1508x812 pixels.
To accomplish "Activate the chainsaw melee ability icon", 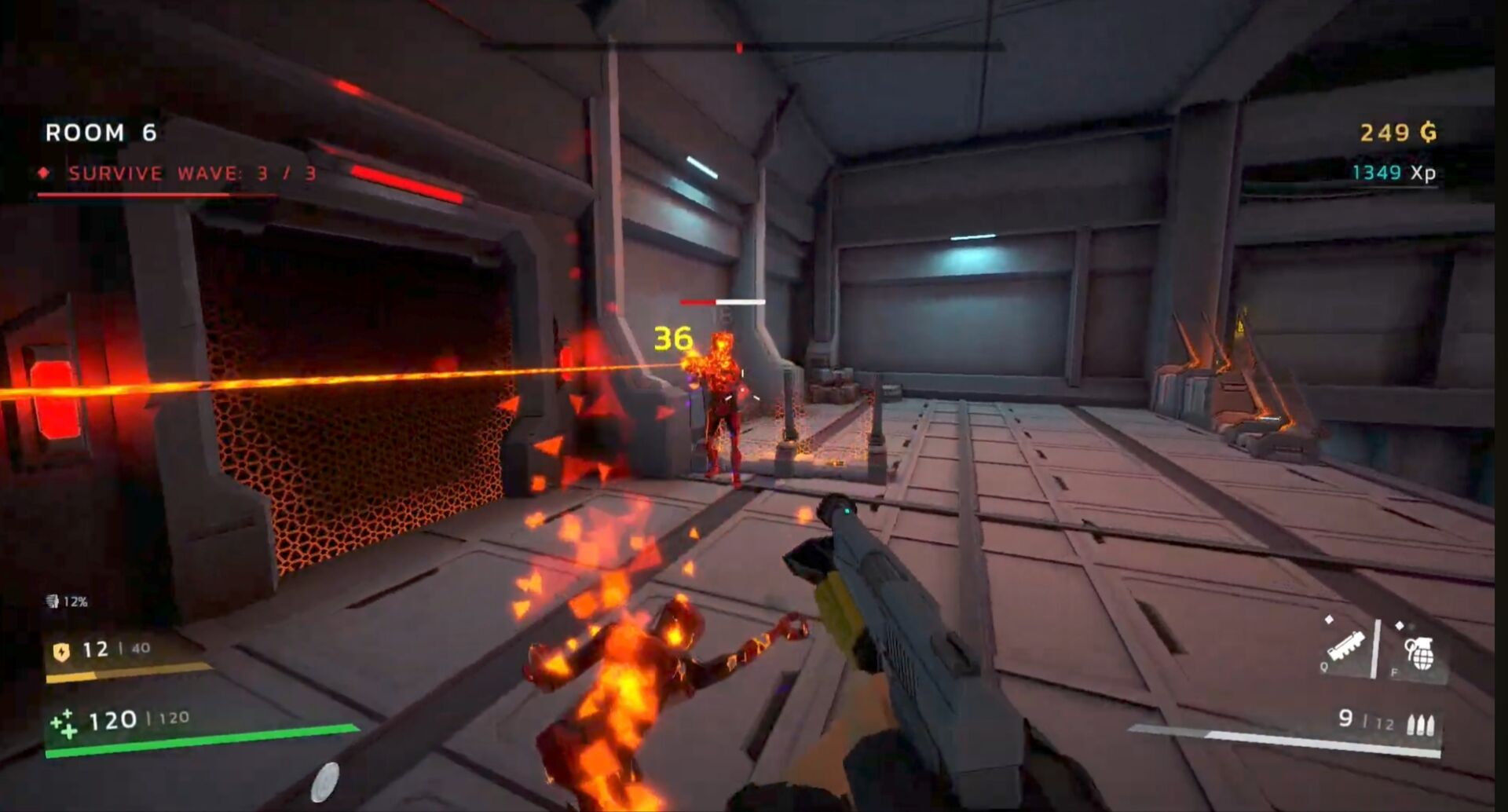I will 1347,647.
